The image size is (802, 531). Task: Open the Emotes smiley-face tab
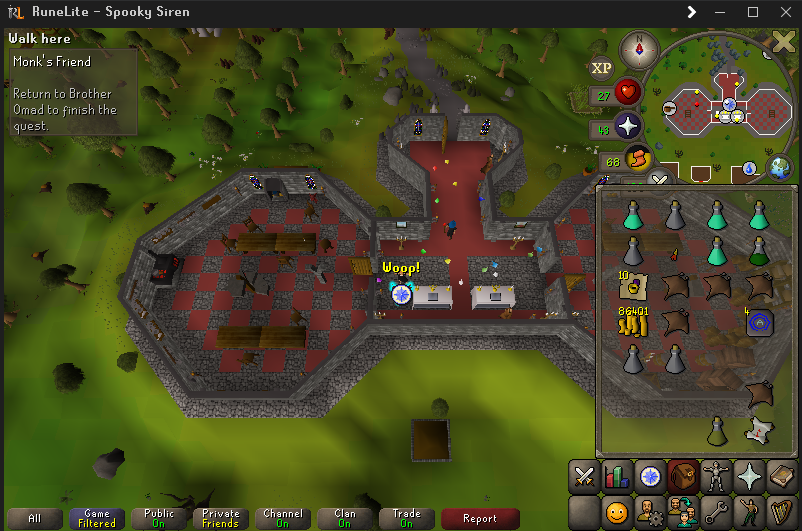point(617,513)
